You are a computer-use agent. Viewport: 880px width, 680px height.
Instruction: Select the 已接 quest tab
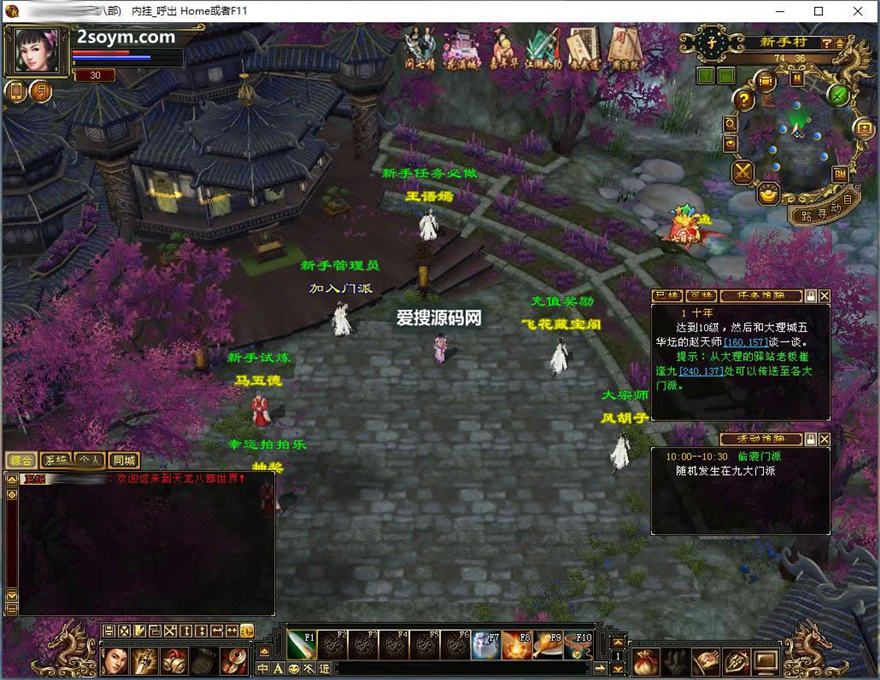coord(667,296)
